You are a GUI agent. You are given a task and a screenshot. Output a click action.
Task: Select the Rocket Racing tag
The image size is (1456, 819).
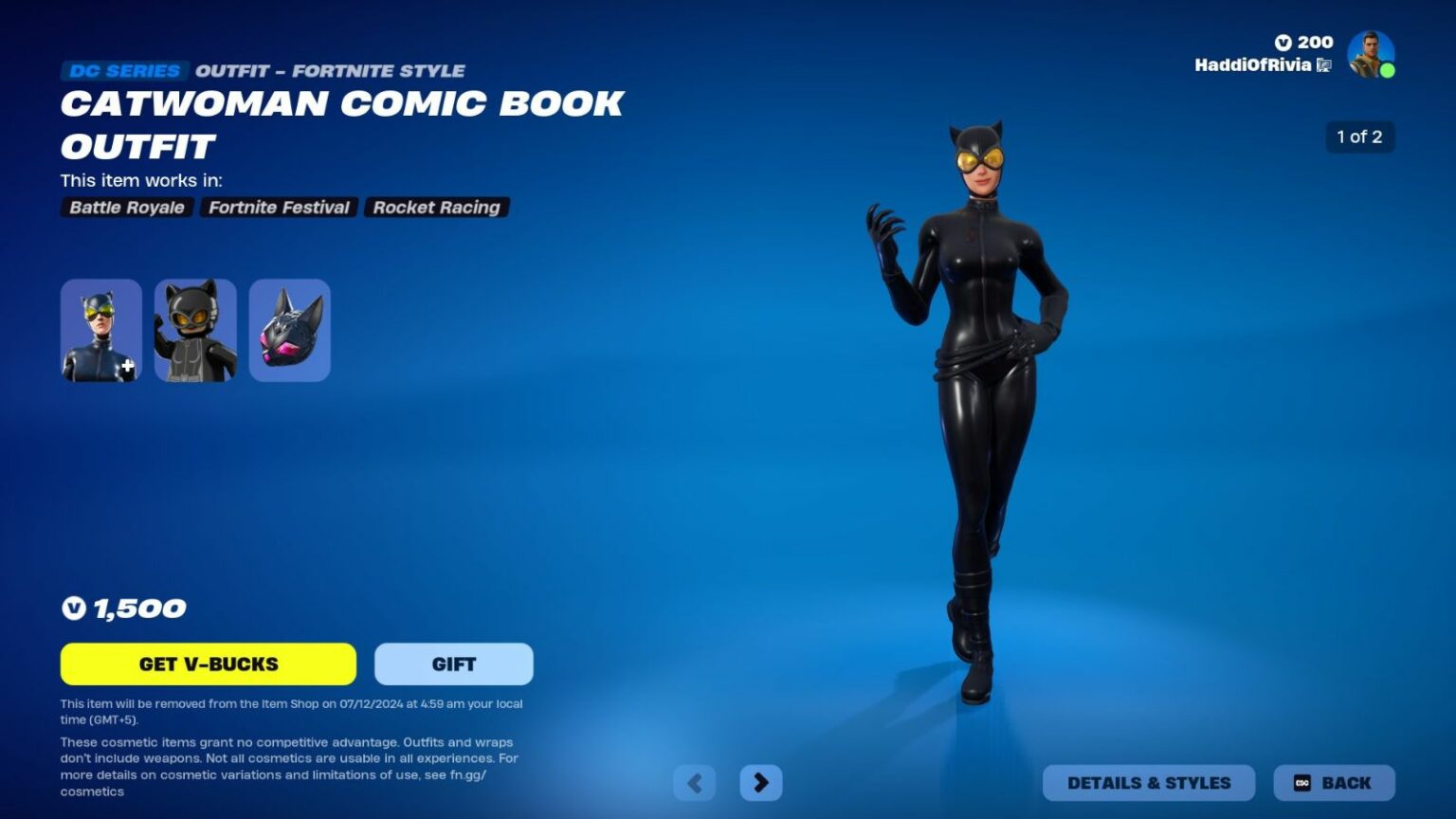(x=437, y=208)
